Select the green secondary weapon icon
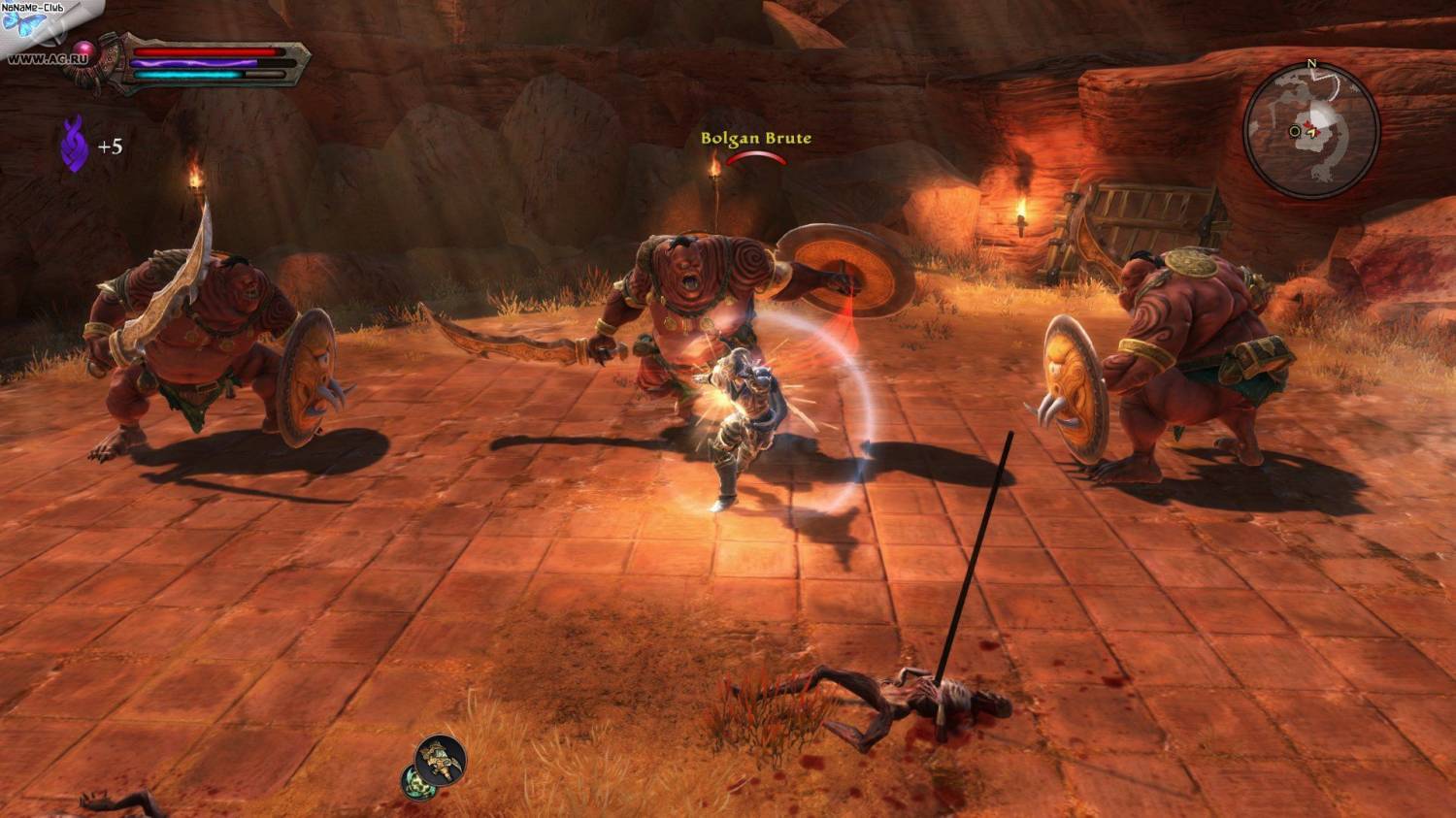 pos(416,780)
